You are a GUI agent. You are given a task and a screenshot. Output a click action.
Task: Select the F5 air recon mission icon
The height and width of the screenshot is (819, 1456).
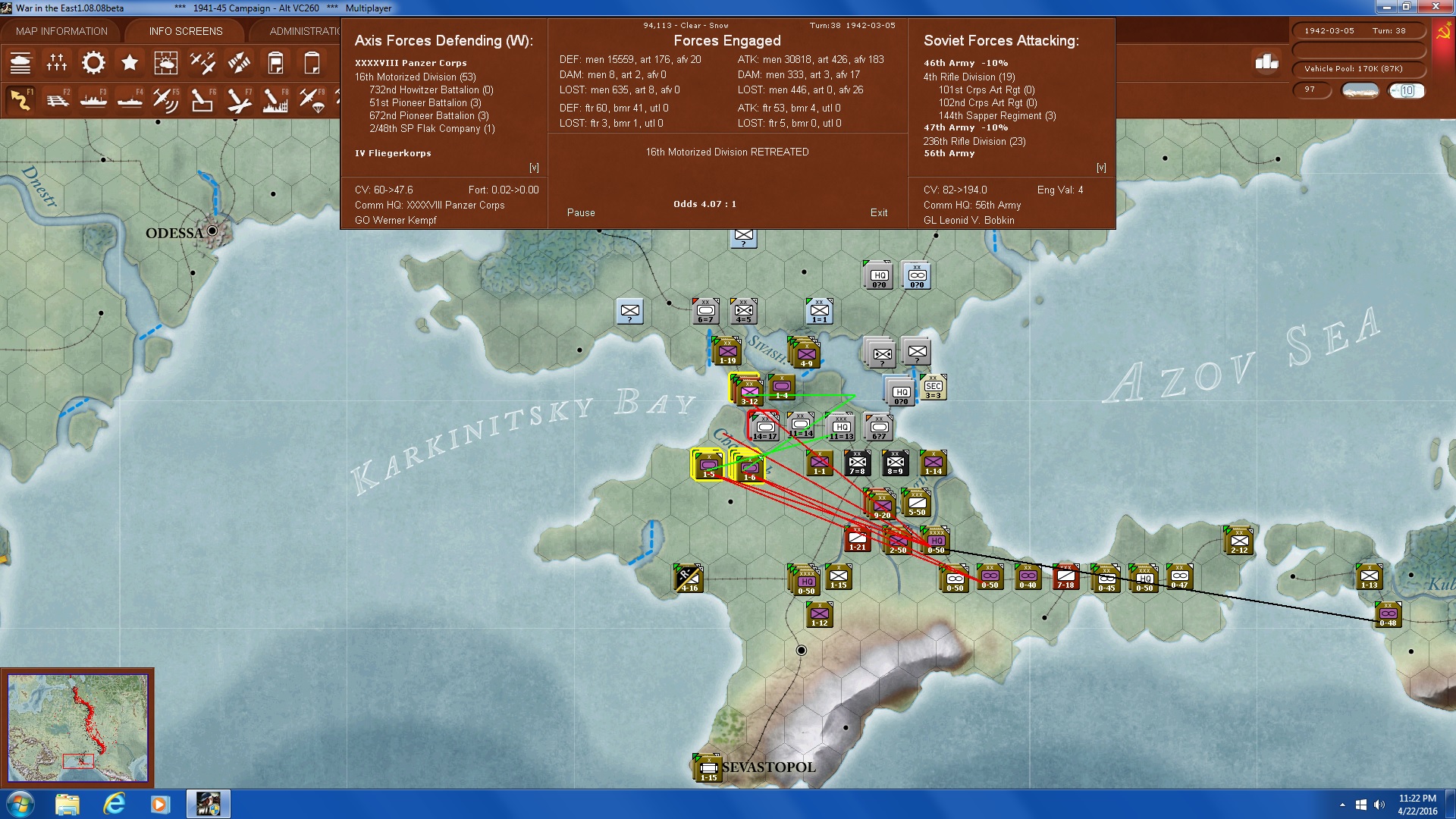click(166, 99)
